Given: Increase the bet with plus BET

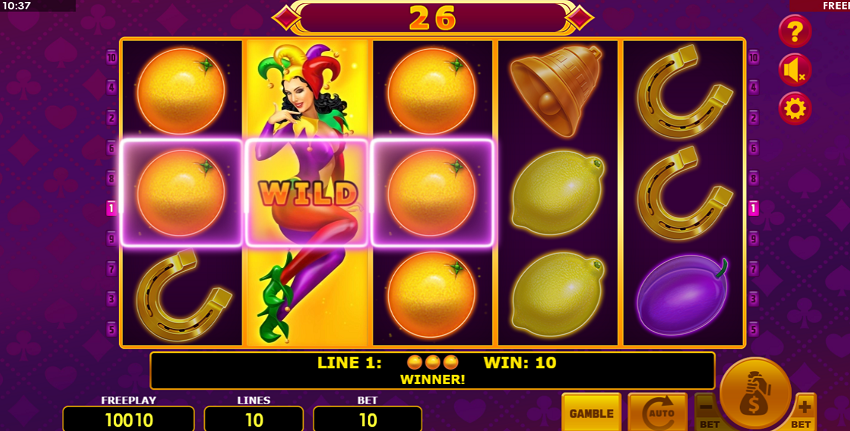Looking at the screenshot, I should (803, 412).
